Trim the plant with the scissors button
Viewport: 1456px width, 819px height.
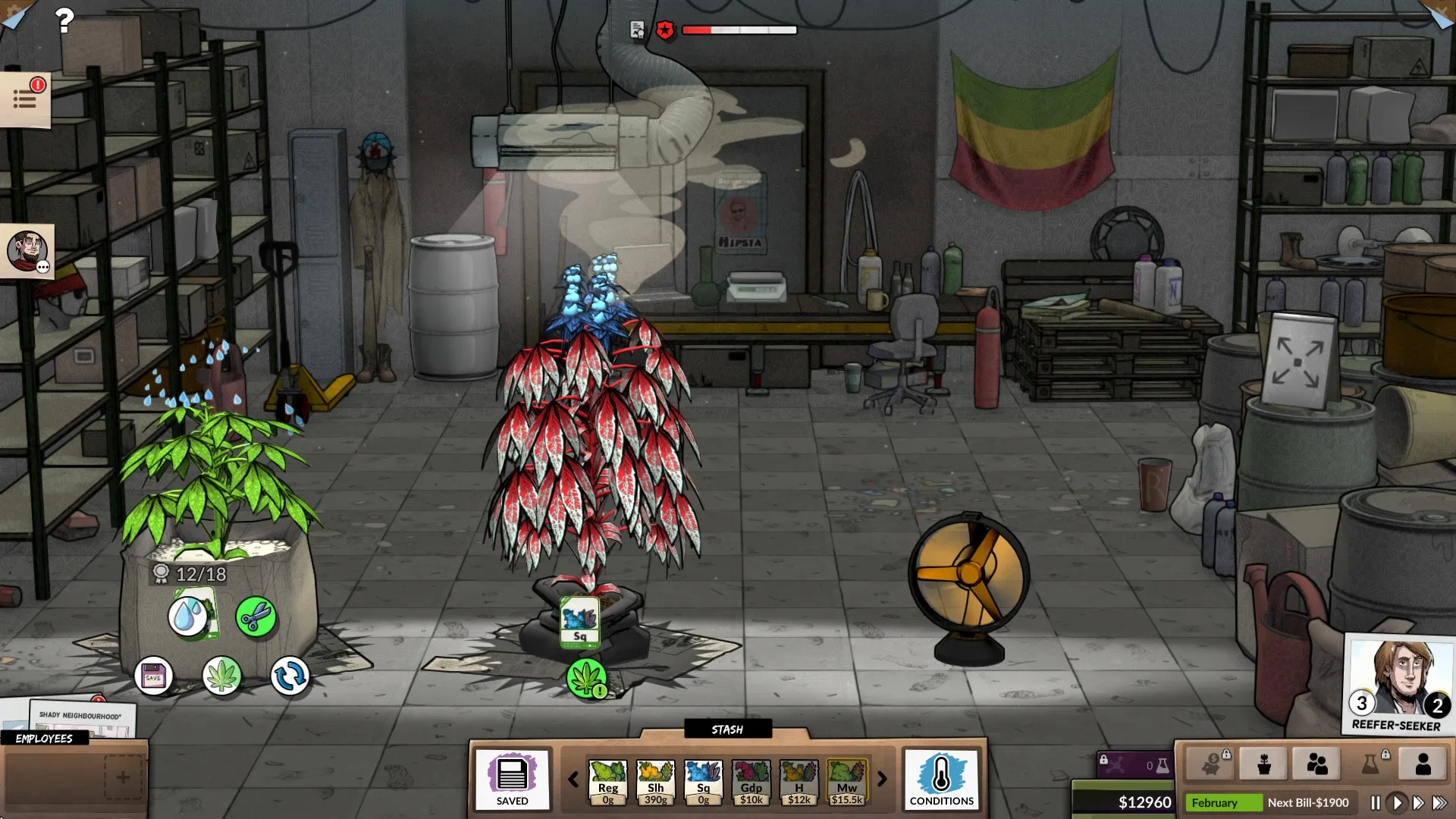click(x=256, y=617)
